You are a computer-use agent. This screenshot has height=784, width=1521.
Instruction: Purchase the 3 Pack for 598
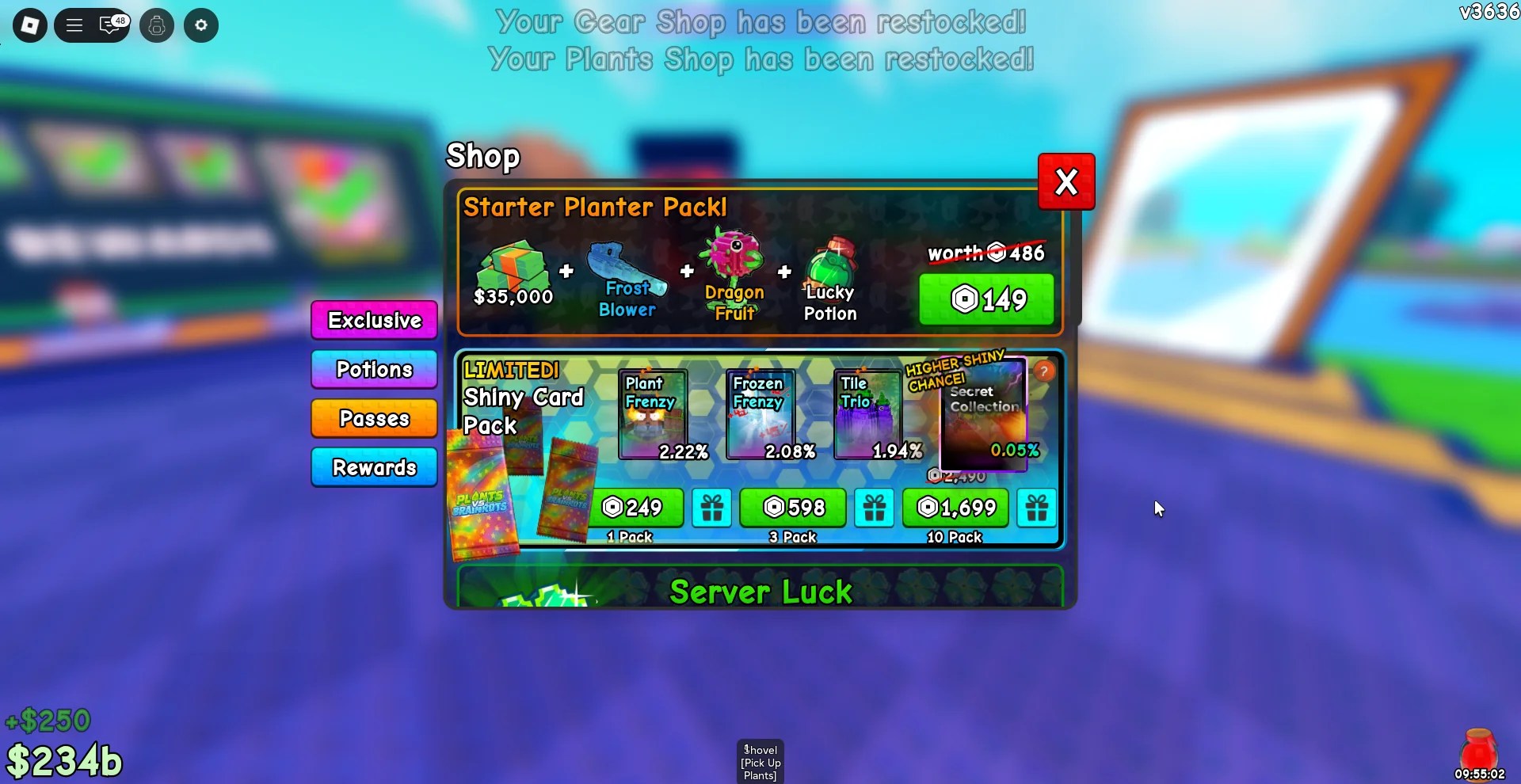(792, 508)
